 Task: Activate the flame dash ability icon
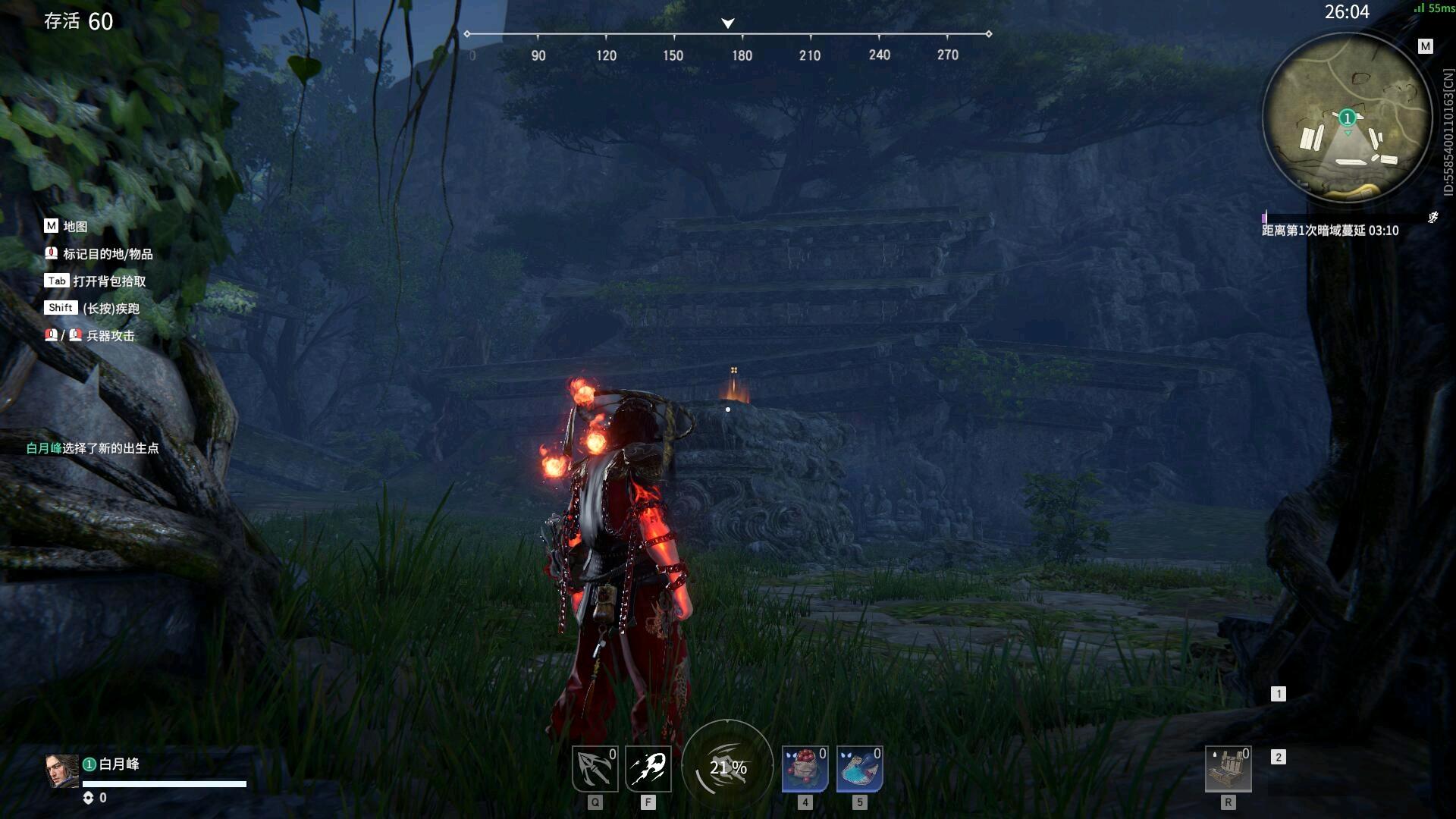coord(648,768)
